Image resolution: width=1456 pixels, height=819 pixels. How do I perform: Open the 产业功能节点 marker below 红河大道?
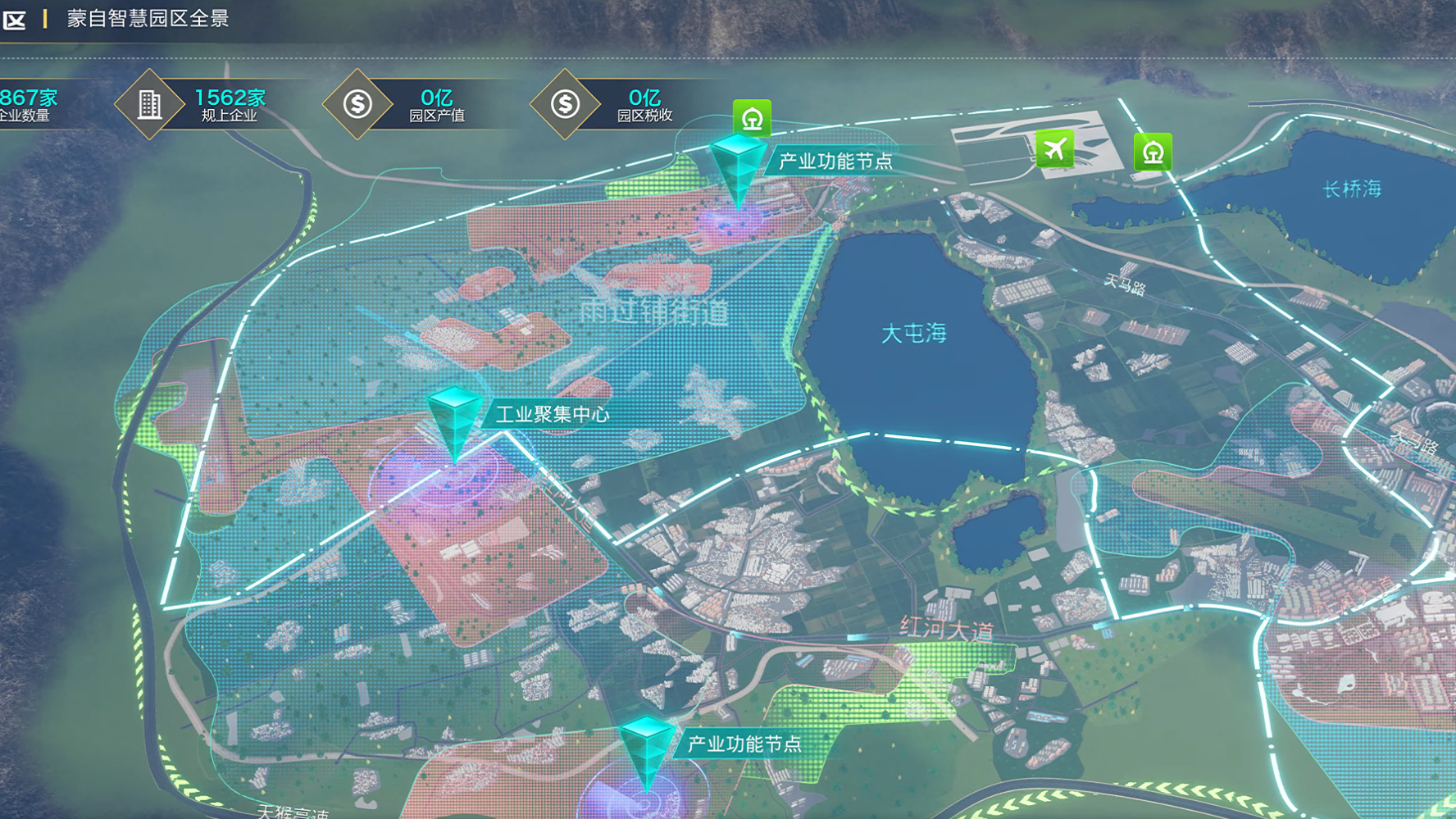(646, 748)
